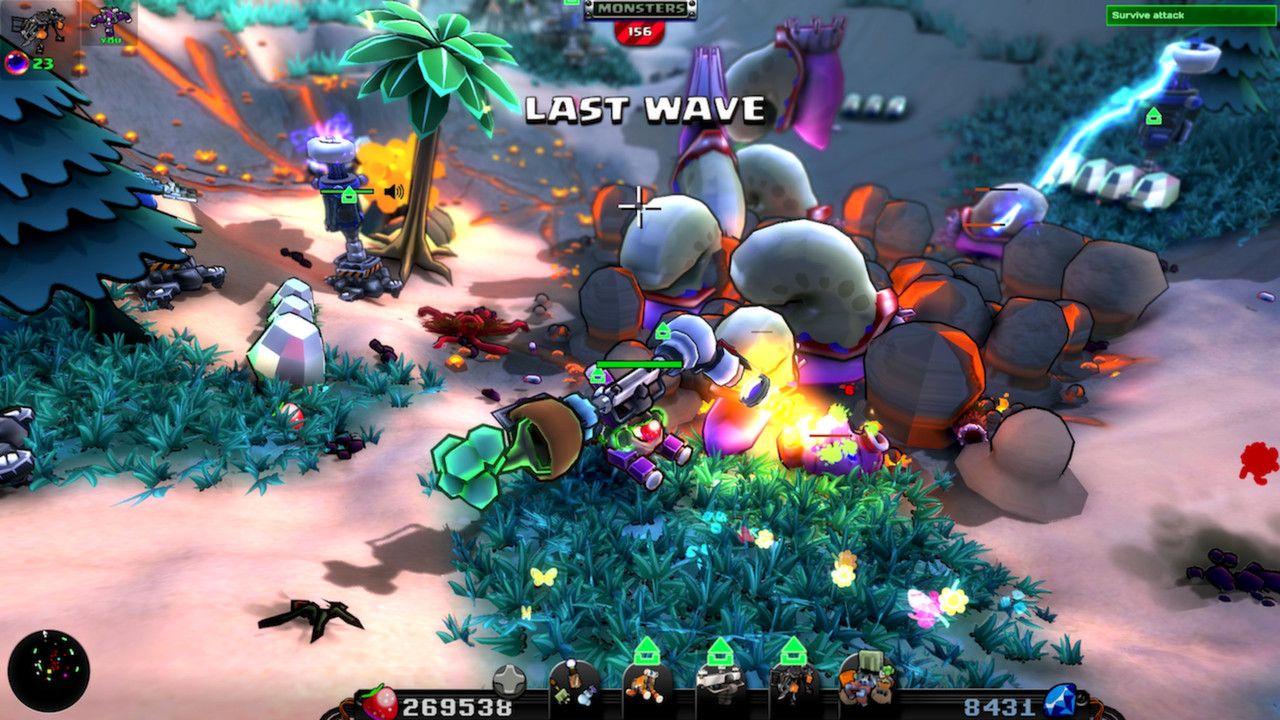1280x720 pixels.
Task: Open the Survive attack objective banner
Action: click(x=1188, y=16)
